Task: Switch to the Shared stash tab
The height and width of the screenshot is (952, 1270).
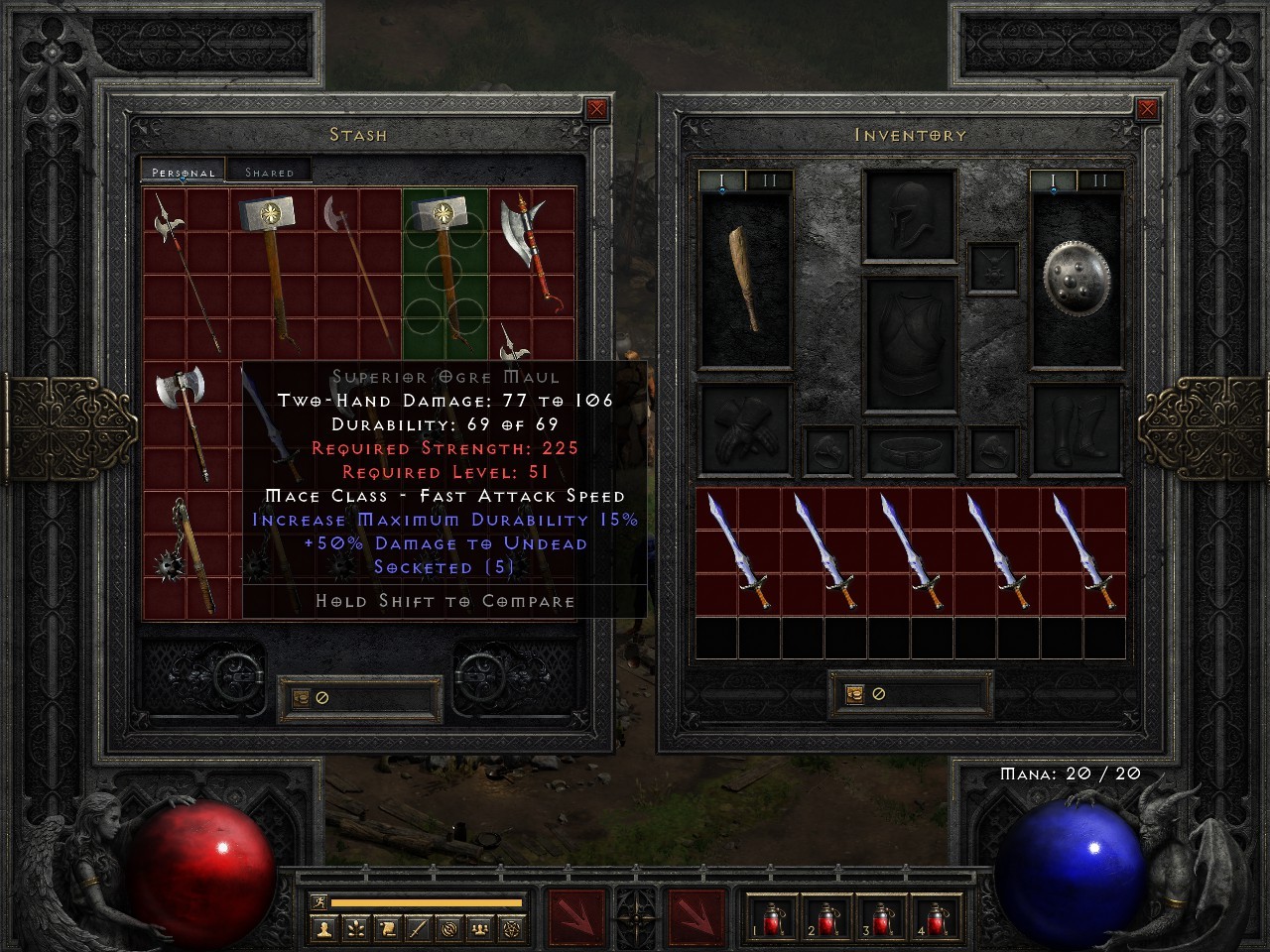Action: tap(268, 171)
